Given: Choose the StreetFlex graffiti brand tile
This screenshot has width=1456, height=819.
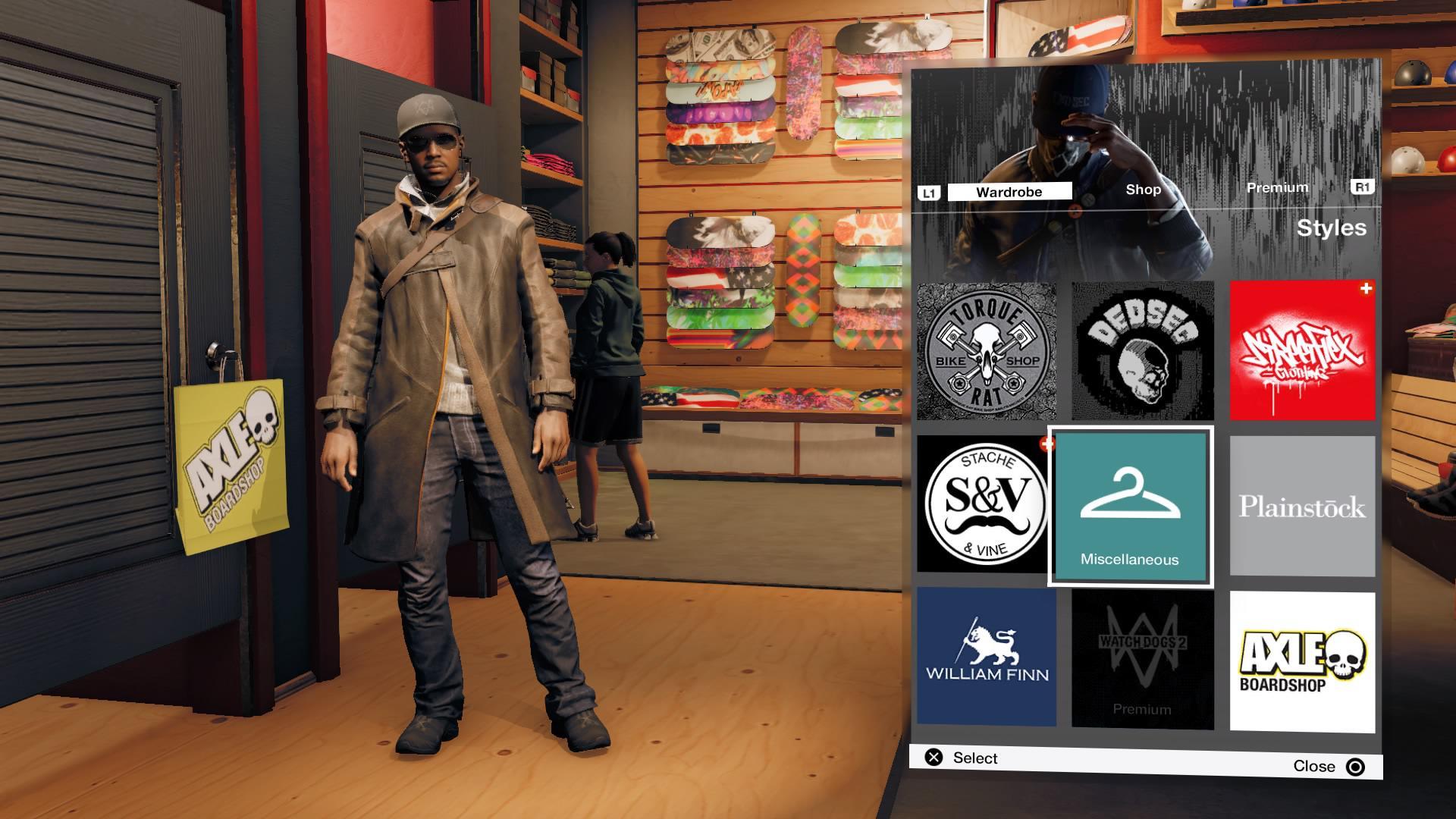Looking at the screenshot, I should coord(1301,349).
